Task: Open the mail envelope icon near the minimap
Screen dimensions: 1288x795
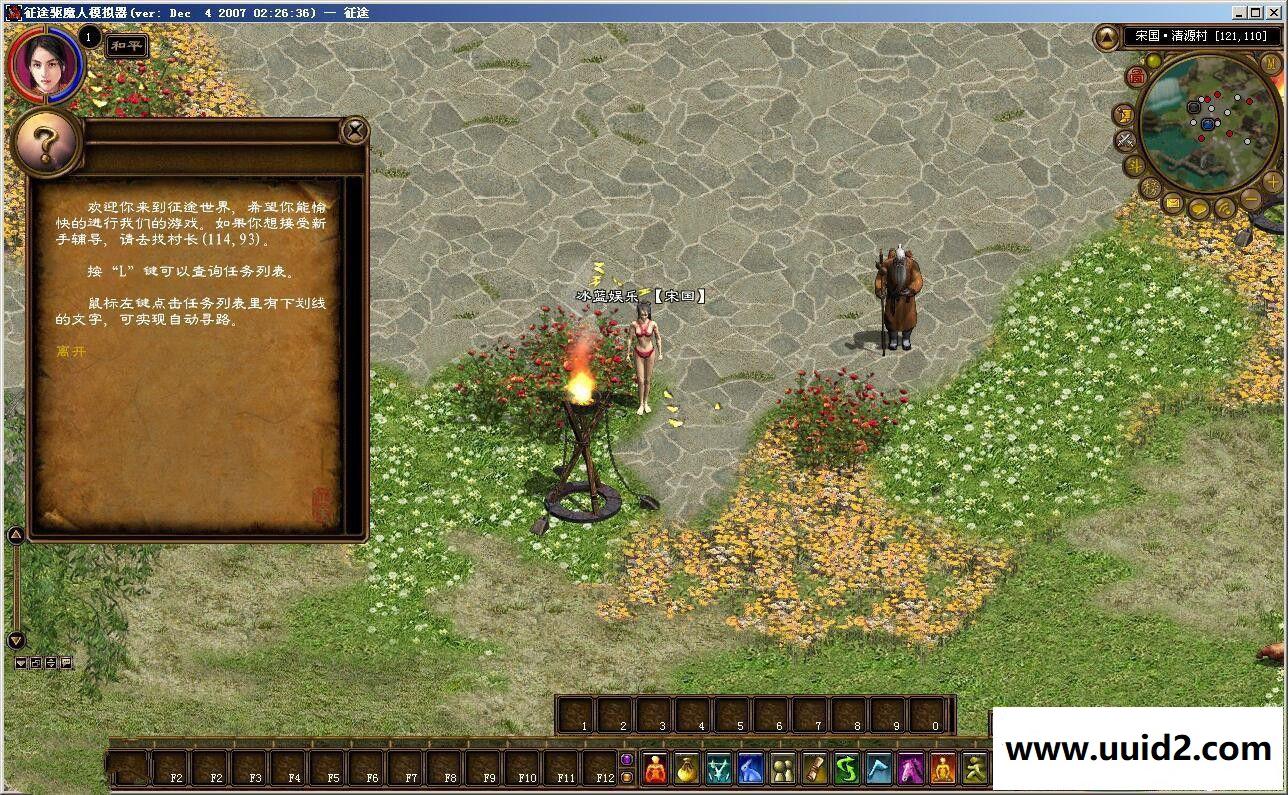Action: 1172,203
